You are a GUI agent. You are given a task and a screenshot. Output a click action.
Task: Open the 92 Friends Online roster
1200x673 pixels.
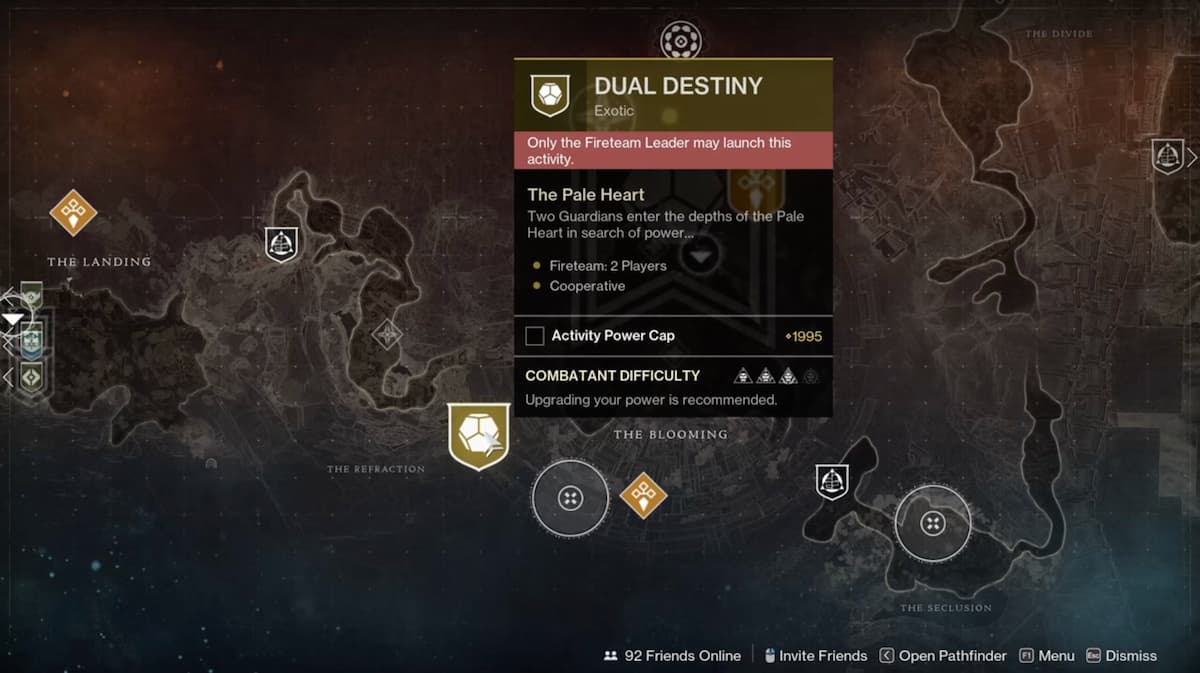pos(672,656)
